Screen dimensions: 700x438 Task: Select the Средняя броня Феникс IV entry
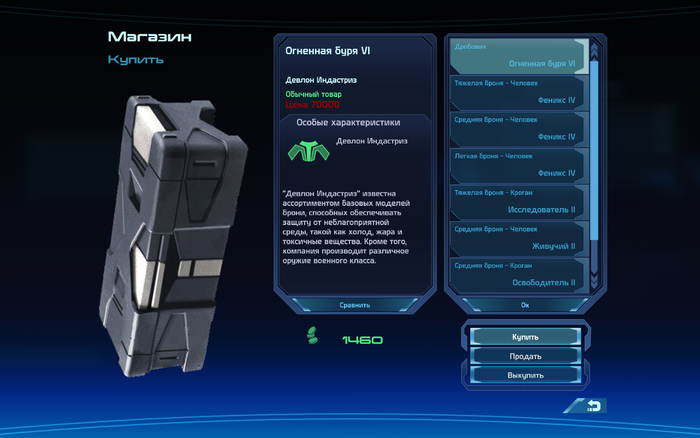point(517,128)
